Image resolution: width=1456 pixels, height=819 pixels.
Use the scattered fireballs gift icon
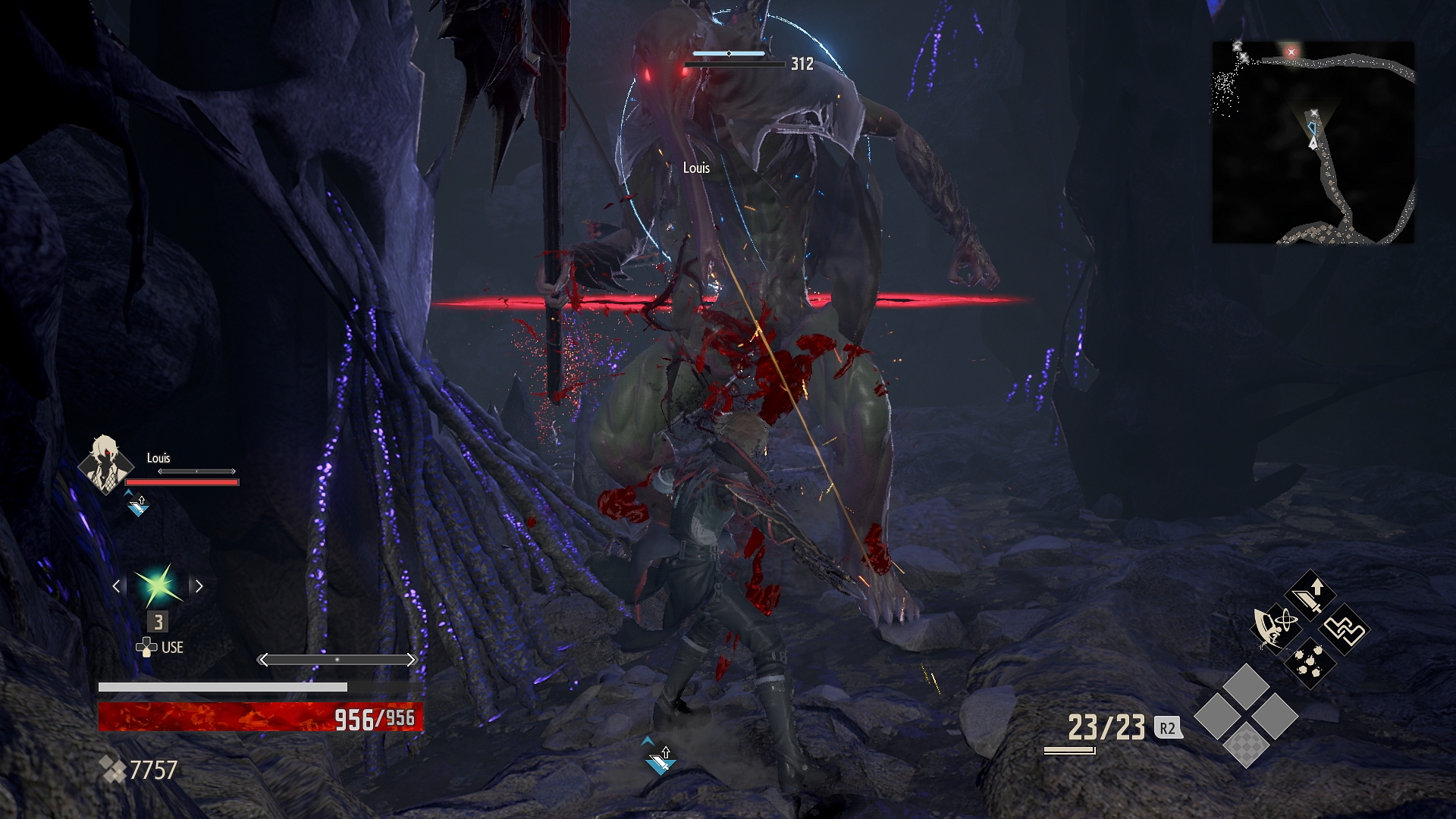1310,661
